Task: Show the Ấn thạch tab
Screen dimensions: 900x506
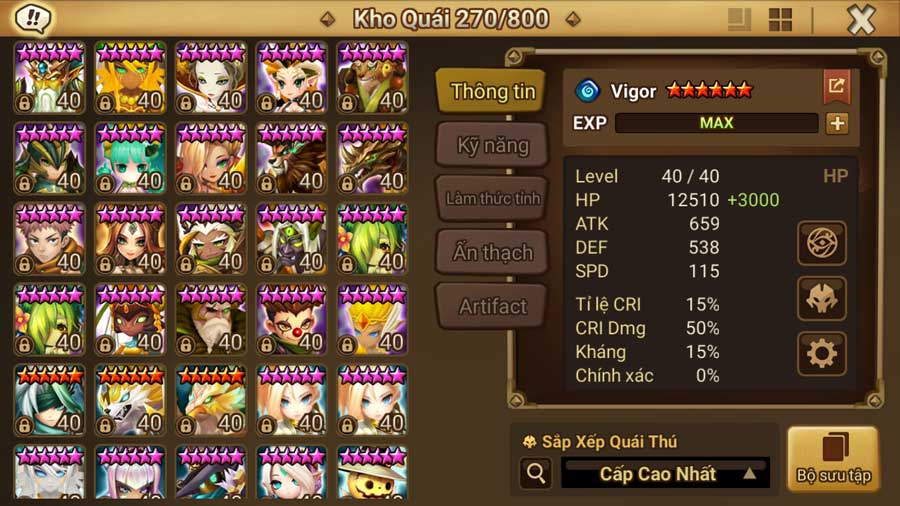Action: [492, 252]
